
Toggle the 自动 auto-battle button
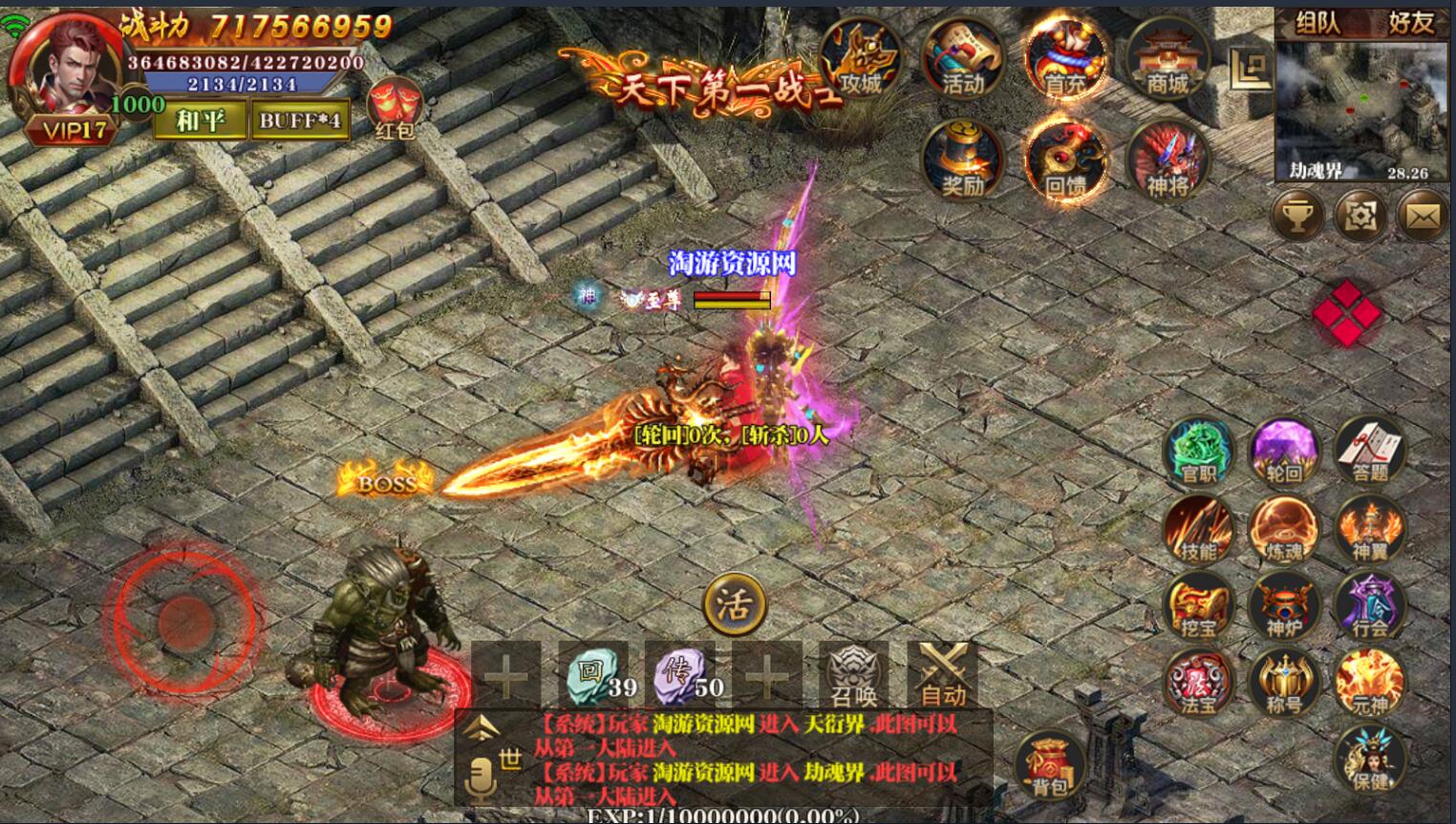[943, 675]
